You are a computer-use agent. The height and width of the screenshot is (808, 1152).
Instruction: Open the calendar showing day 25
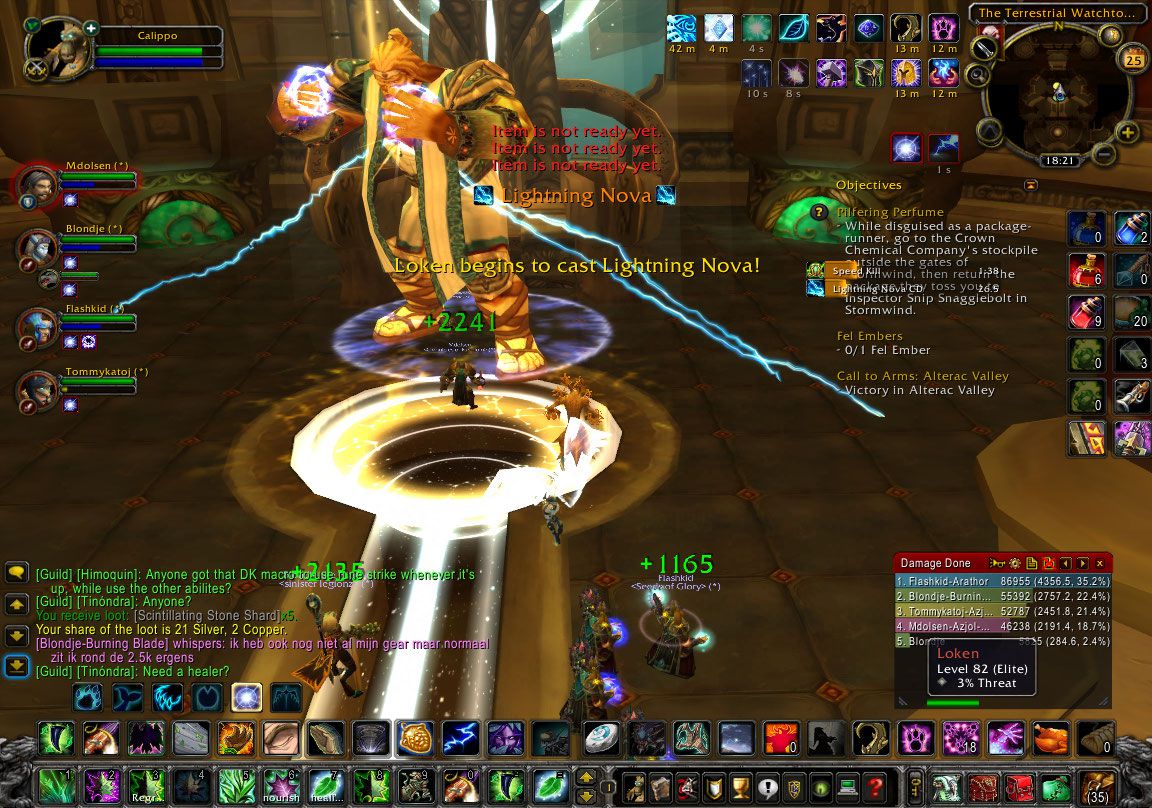tap(1134, 59)
